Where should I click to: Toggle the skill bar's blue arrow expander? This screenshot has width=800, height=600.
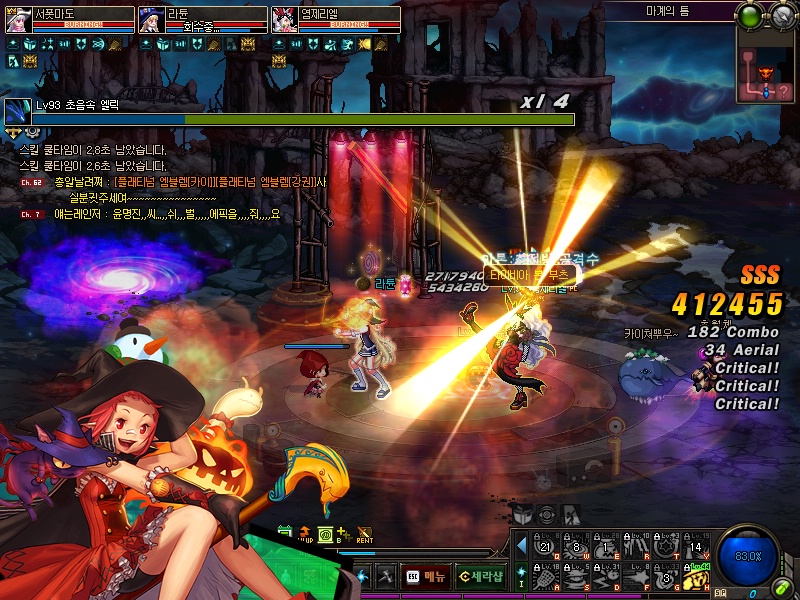click(521, 546)
